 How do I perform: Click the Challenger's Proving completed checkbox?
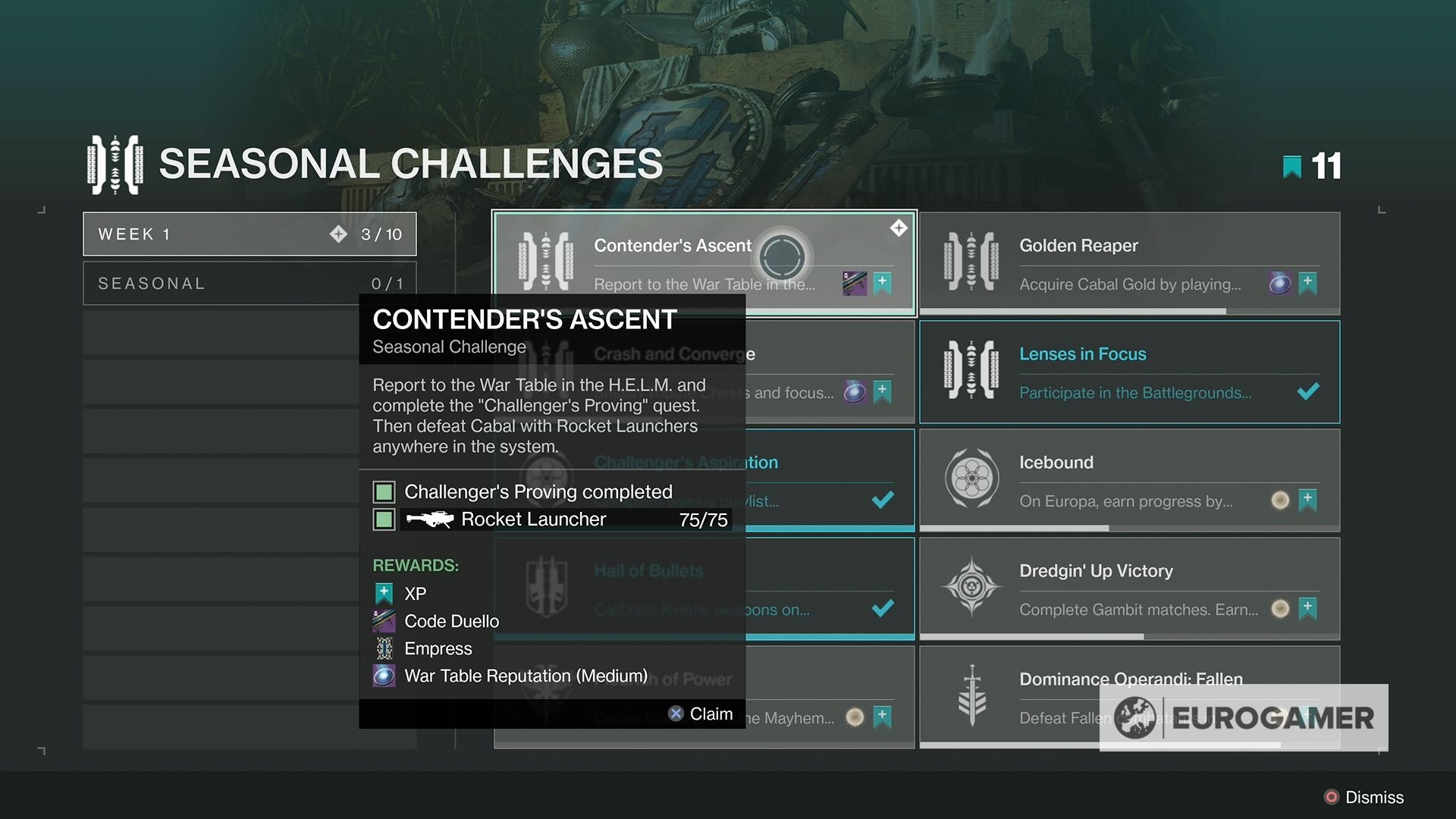click(x=384, y=491)
